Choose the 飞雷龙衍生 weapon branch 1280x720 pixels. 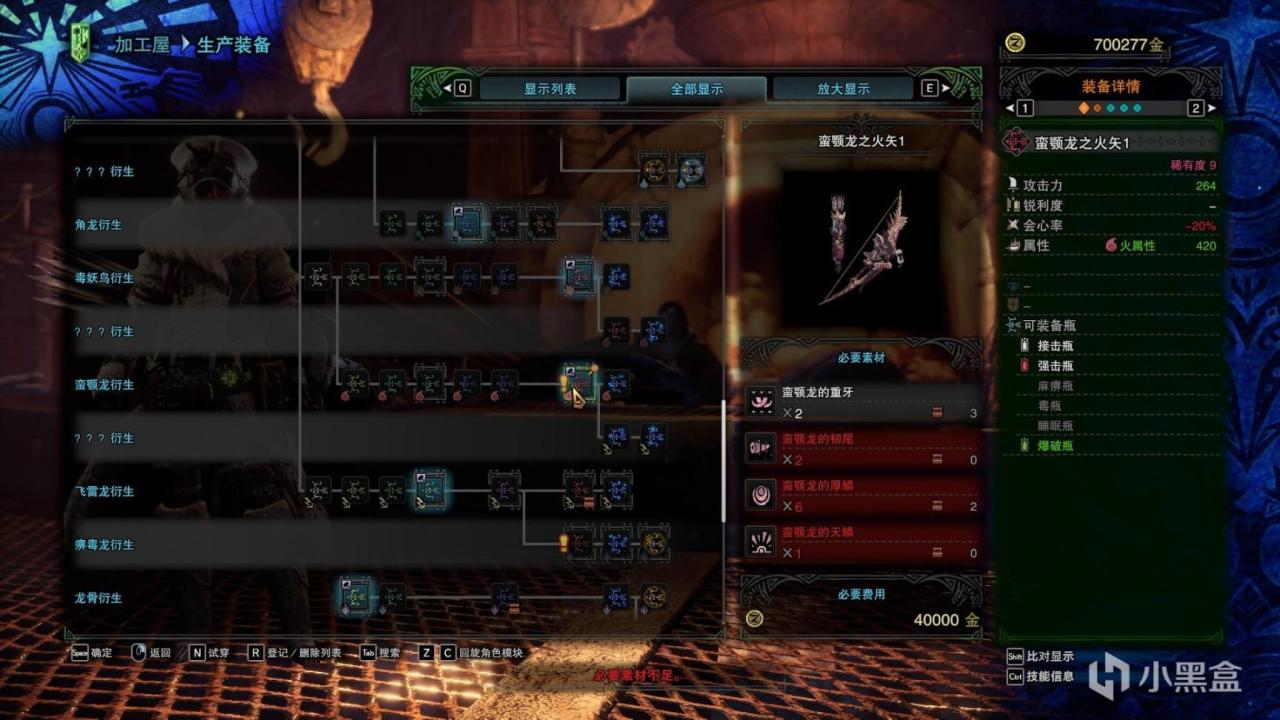pyautogui.click(x=103, y=491)
